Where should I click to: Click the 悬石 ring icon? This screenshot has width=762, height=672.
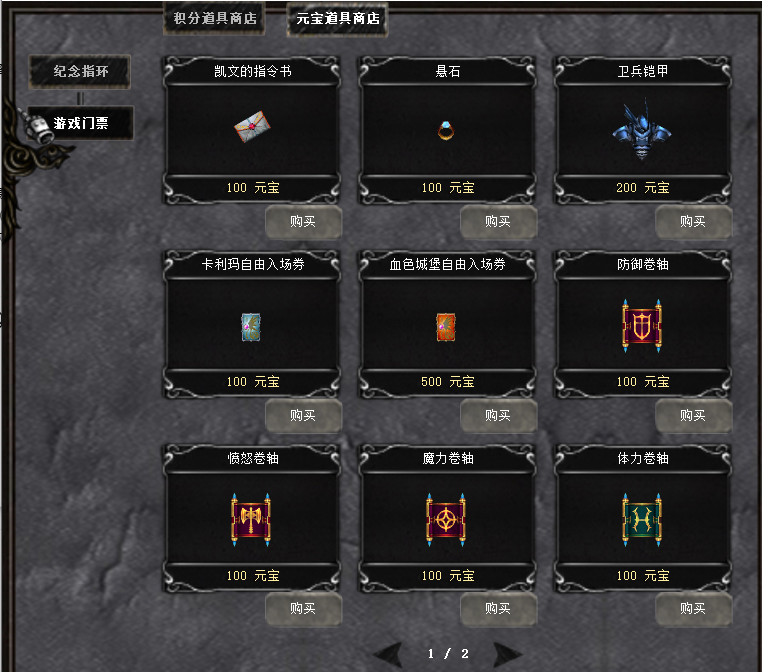tap(446, 130)
